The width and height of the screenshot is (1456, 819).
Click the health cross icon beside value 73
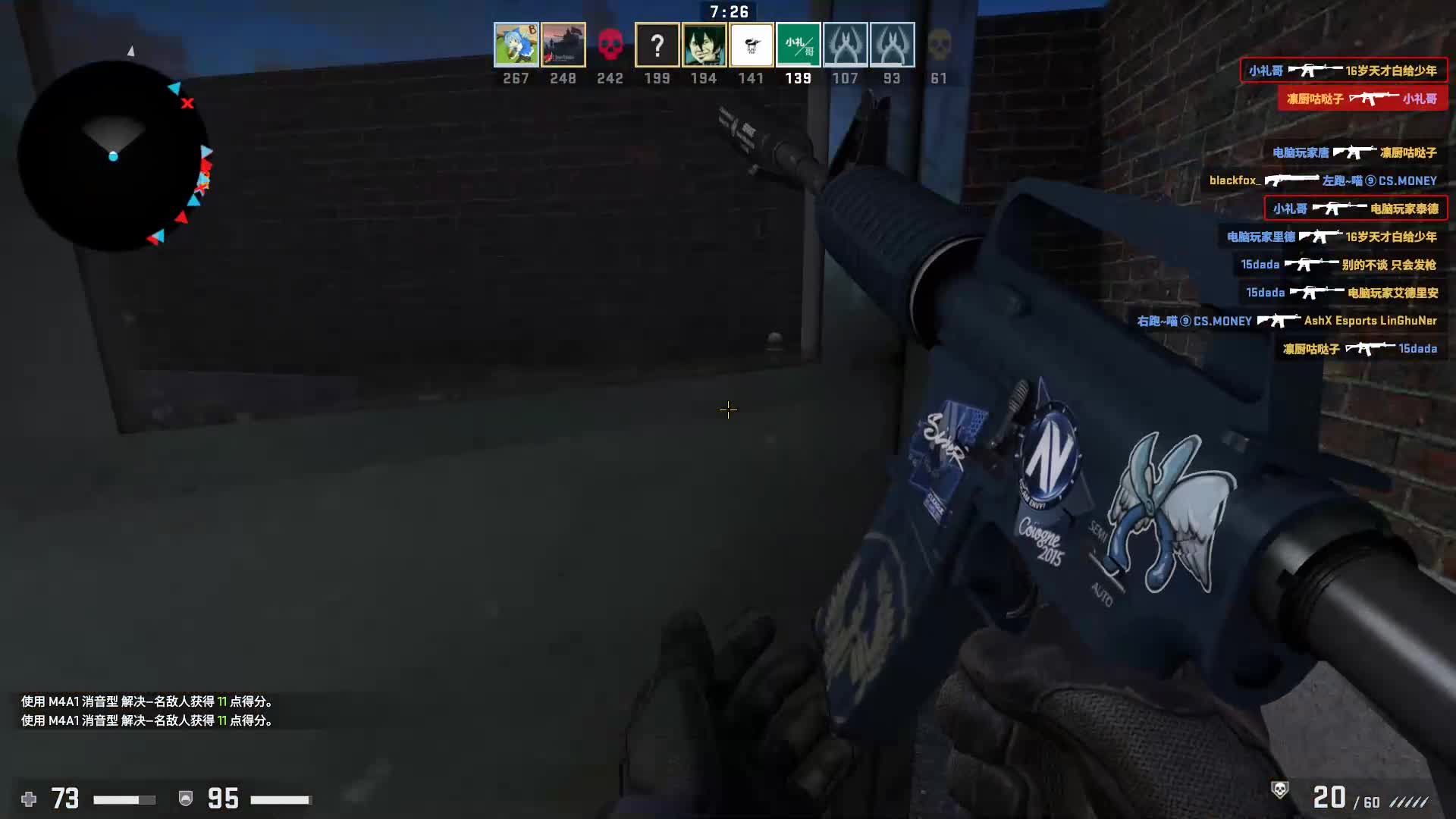(29, 799)
